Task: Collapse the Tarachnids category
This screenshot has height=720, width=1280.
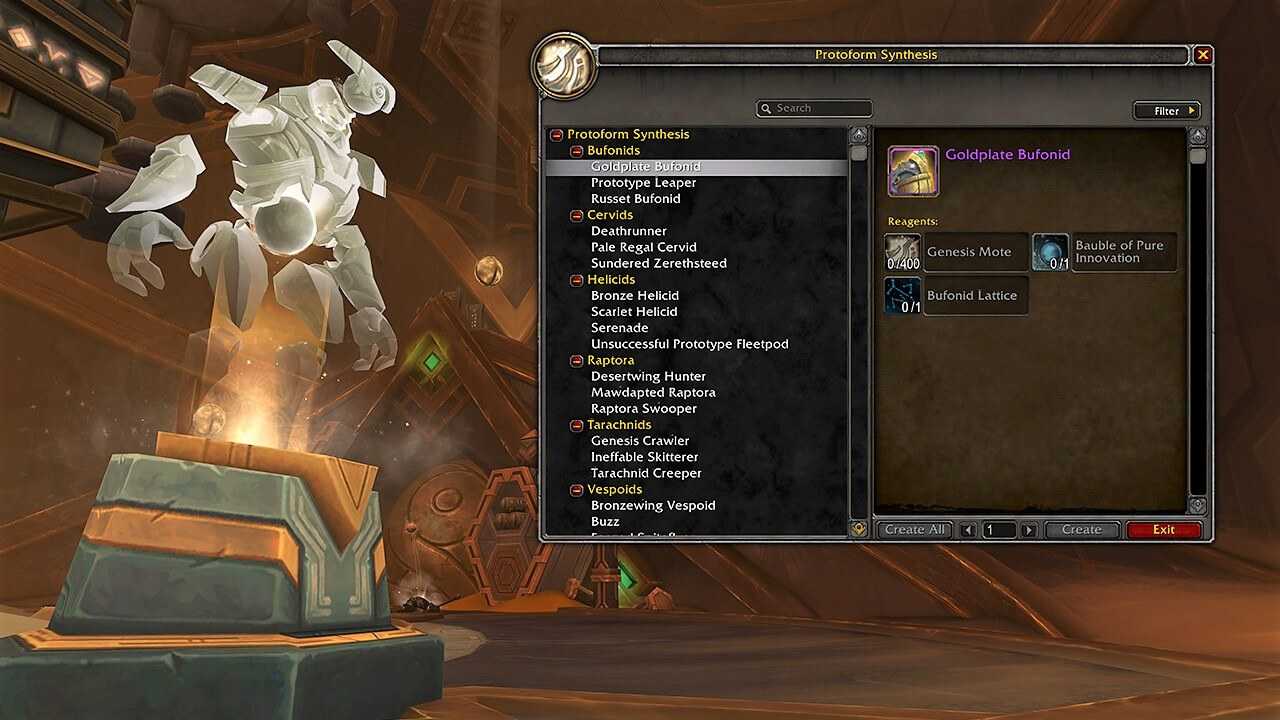Action: (x=577, y=425)
